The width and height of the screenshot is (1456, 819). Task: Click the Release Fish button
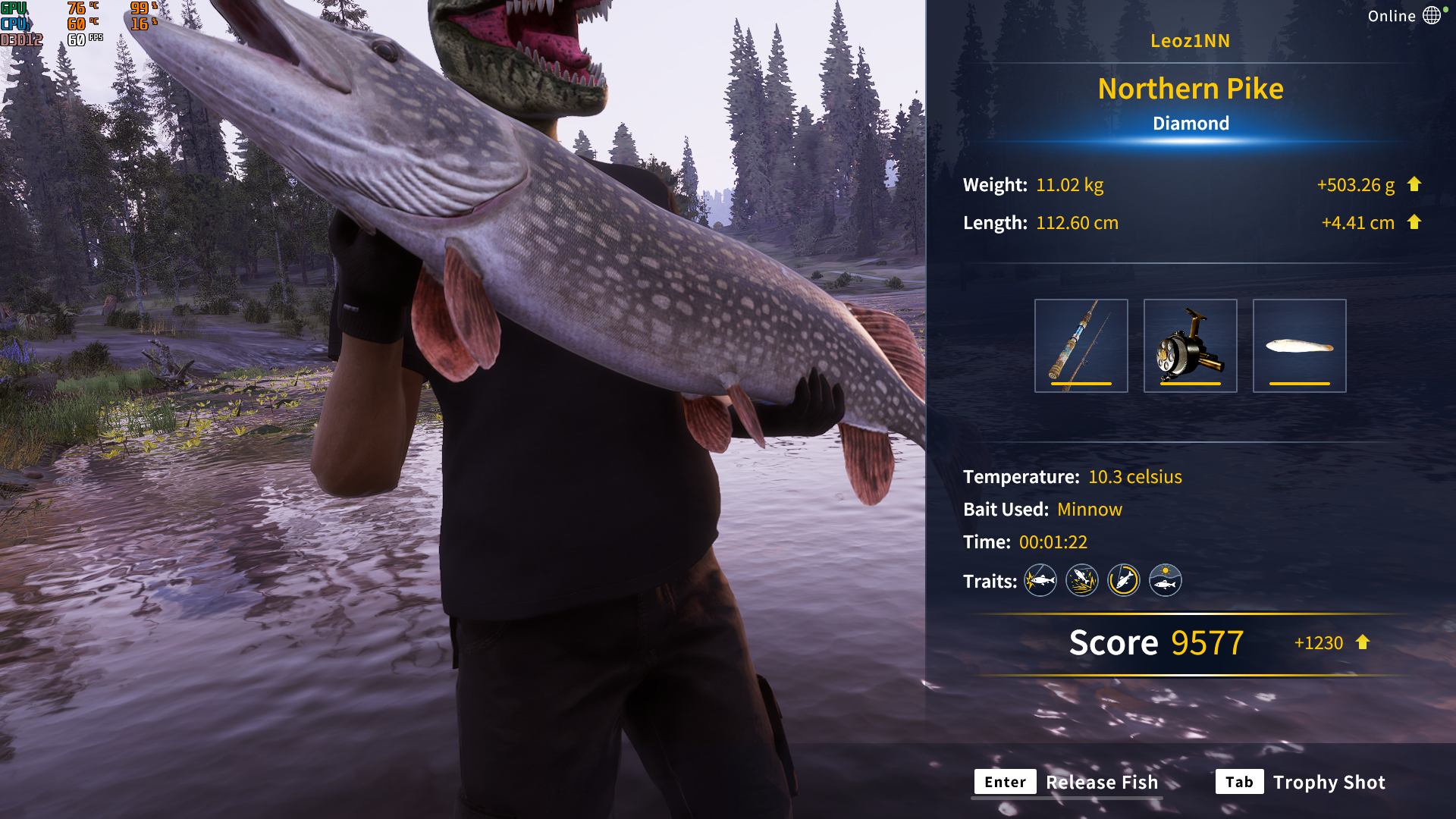coord(1100,783)
